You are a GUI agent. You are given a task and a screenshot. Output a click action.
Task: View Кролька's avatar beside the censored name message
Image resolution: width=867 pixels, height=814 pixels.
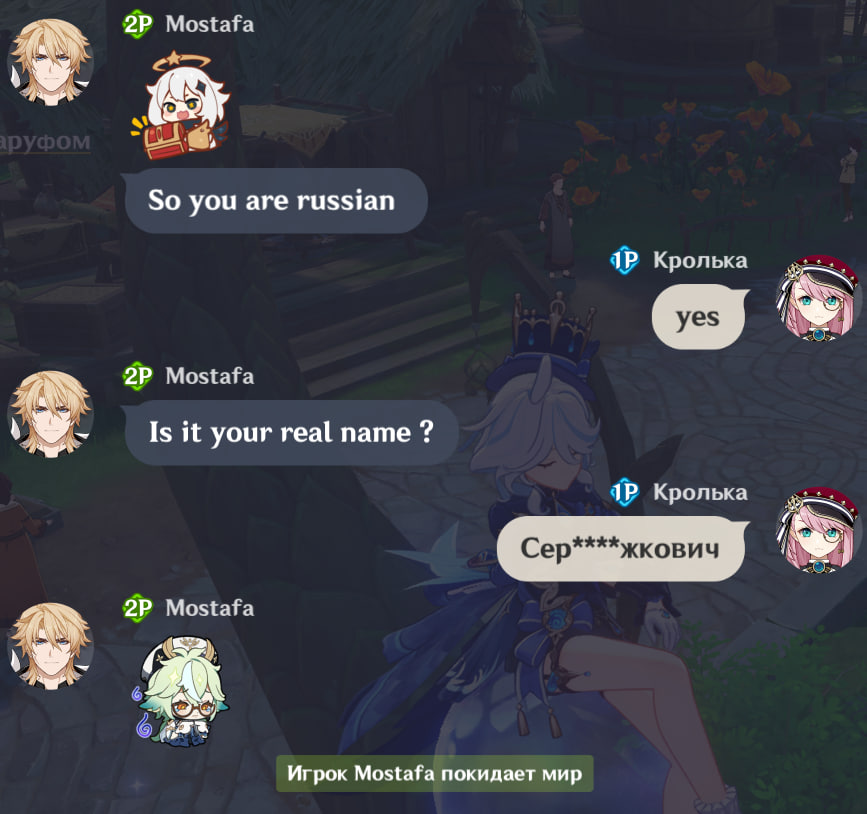tap(818, 530)
